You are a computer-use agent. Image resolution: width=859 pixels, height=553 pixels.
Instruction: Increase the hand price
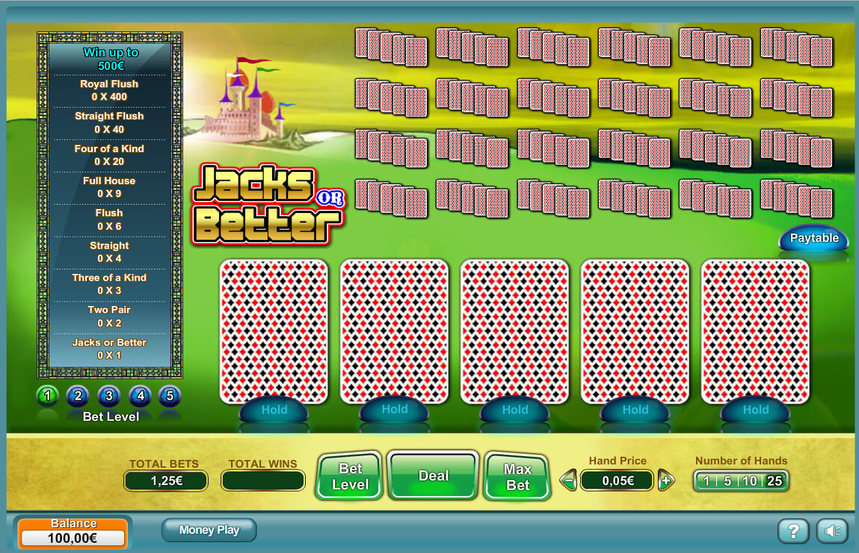click(x=666, y=481)
